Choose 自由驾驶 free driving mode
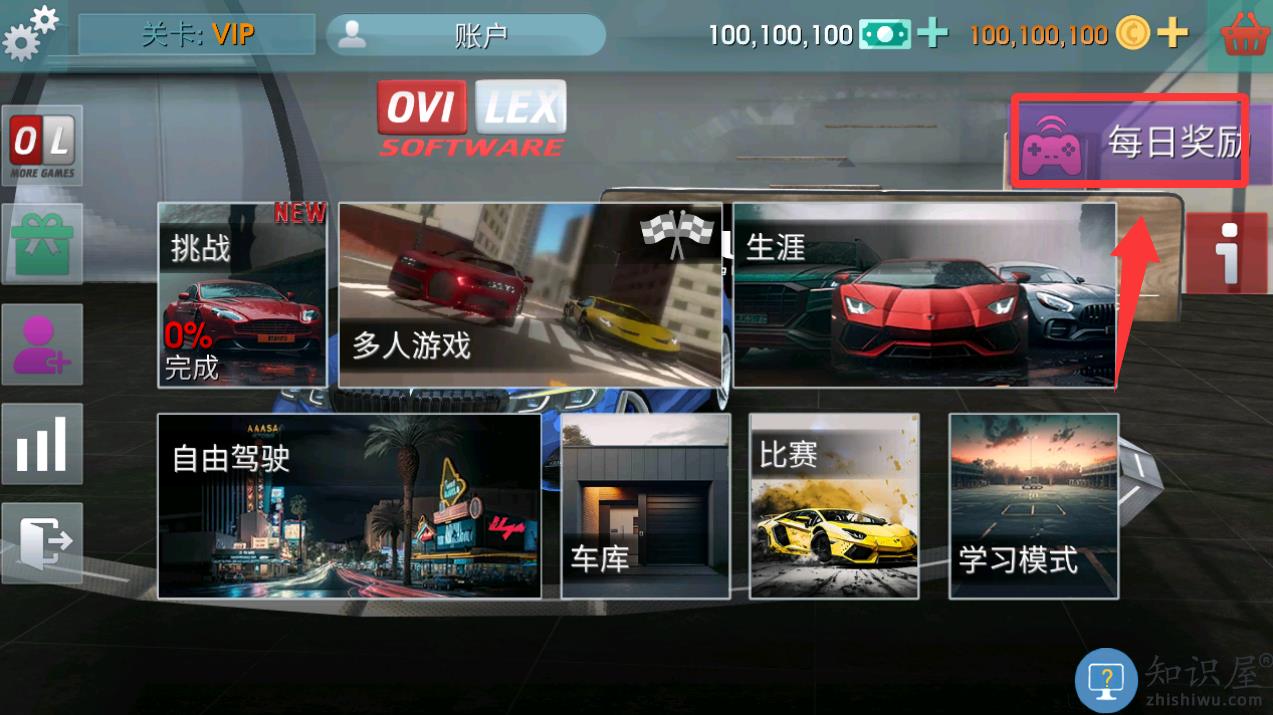Viewport: 1273px width, 715px height. pos(349,506)
